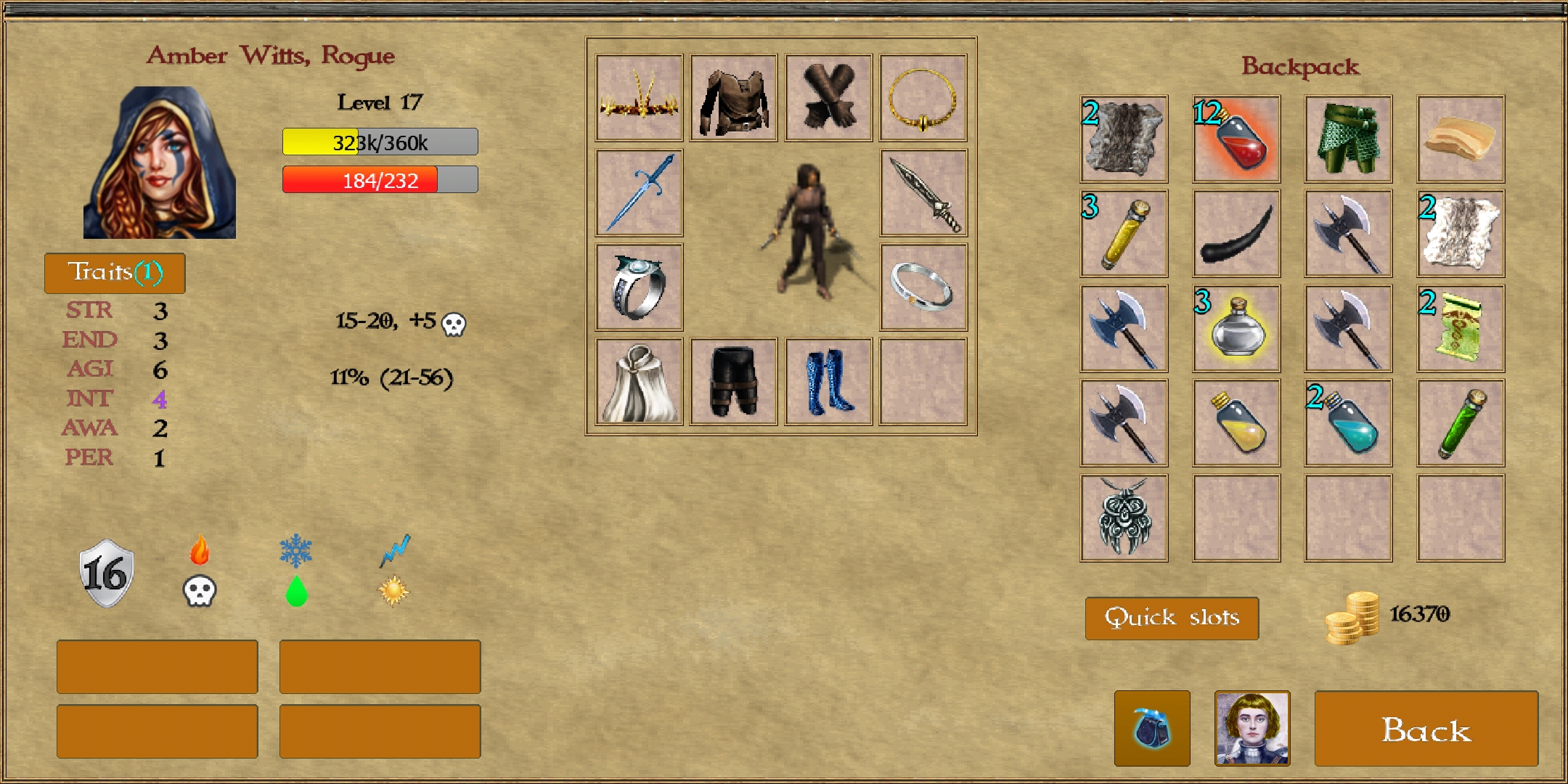The image size is (1568, 784).
Task: Open the Quick slots panel
Action: tap(1172, 618)
